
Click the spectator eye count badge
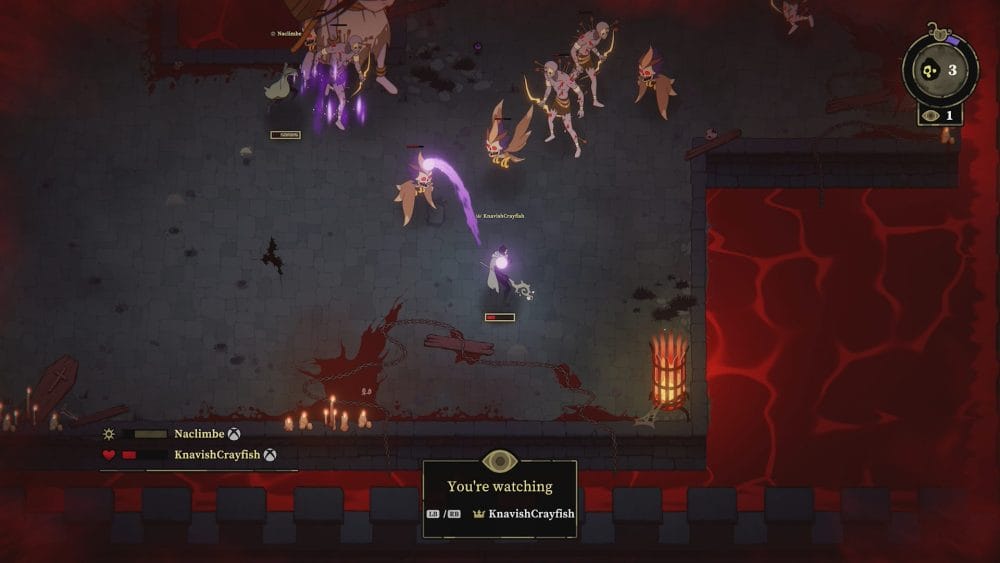pyautogui.click(x=940, y=115)
